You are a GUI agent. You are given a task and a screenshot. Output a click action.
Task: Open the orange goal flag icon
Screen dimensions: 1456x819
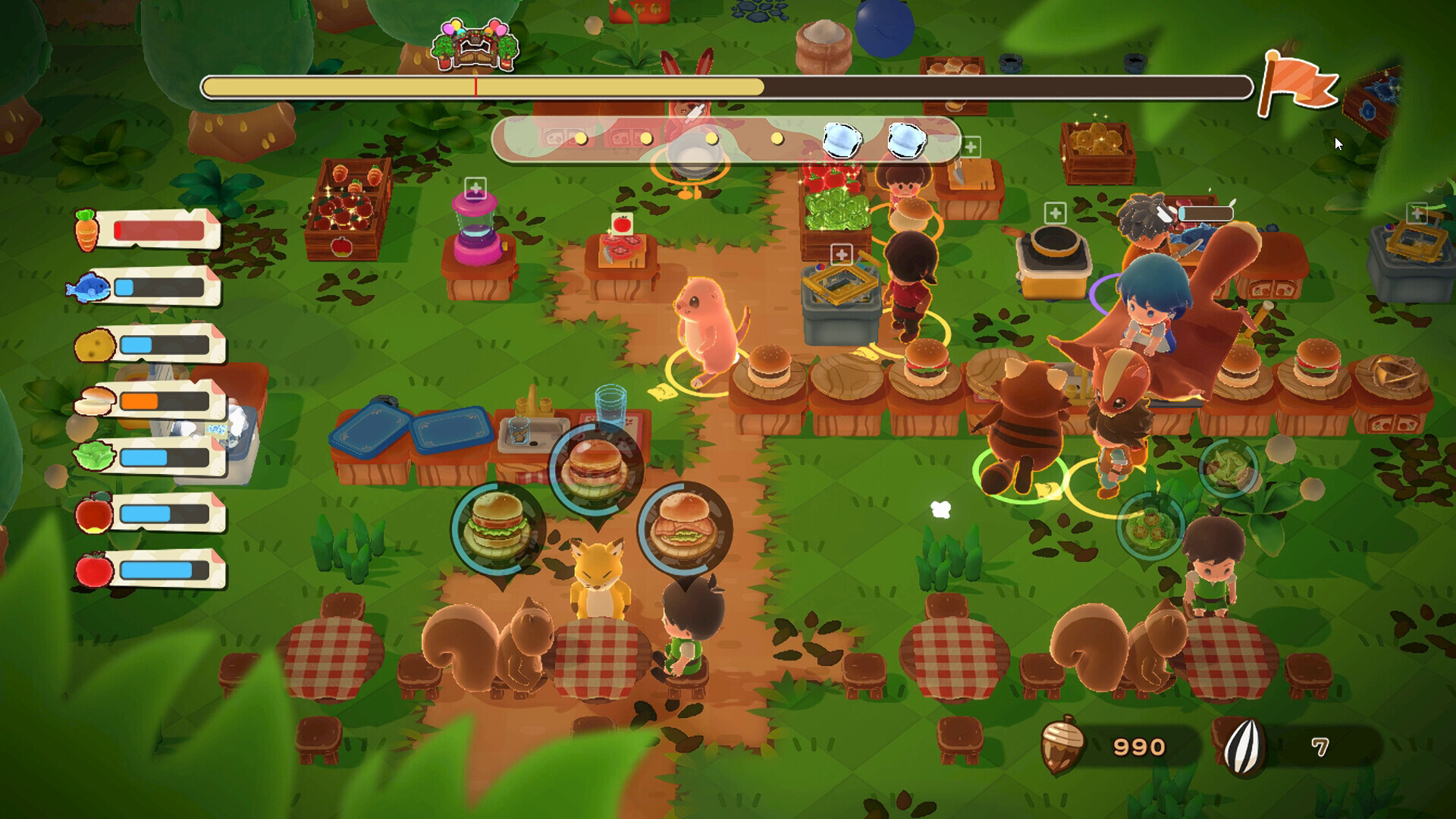coord(1297,83)
